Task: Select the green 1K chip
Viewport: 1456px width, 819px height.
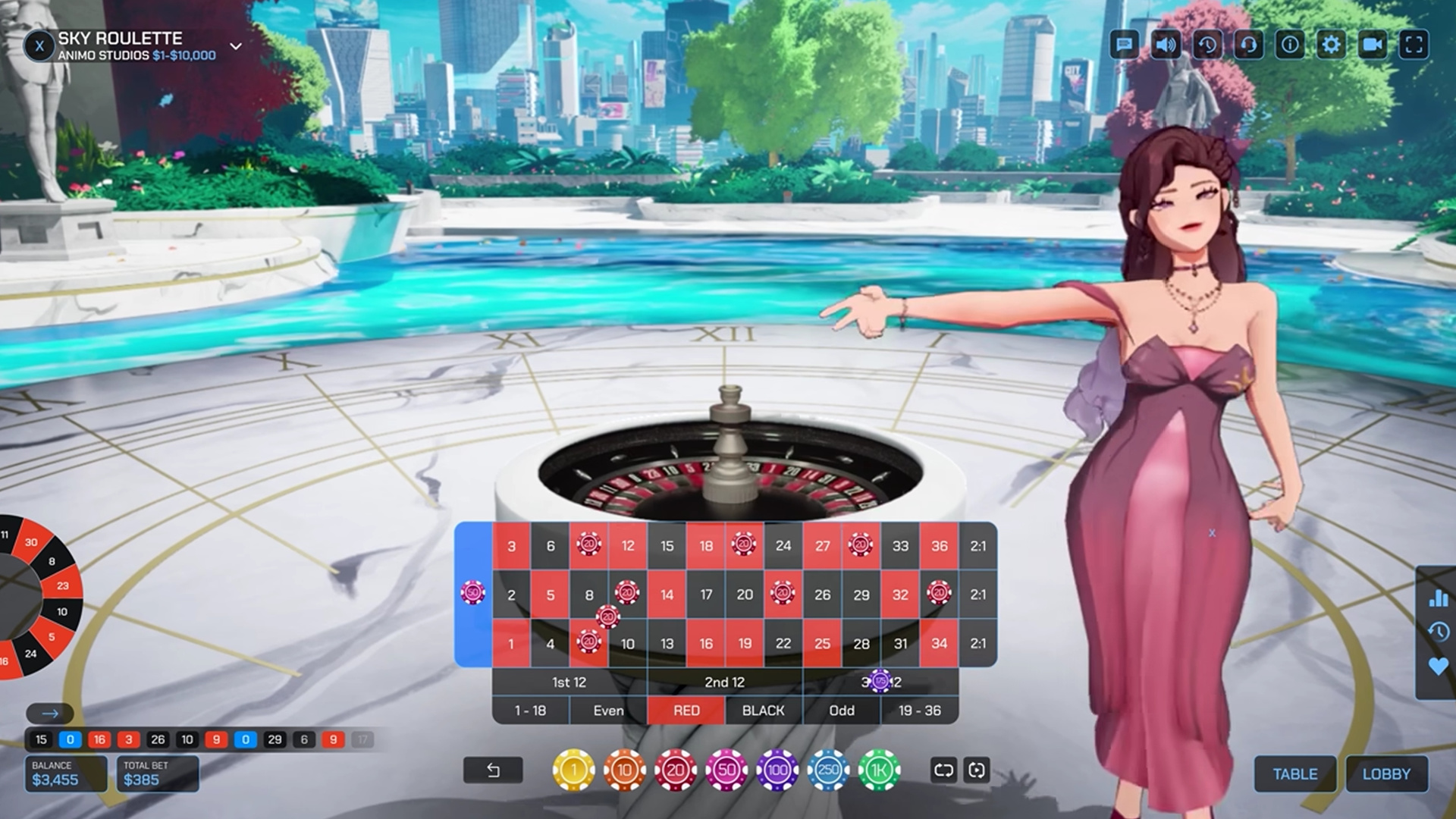Action: [x=877, y=768]
